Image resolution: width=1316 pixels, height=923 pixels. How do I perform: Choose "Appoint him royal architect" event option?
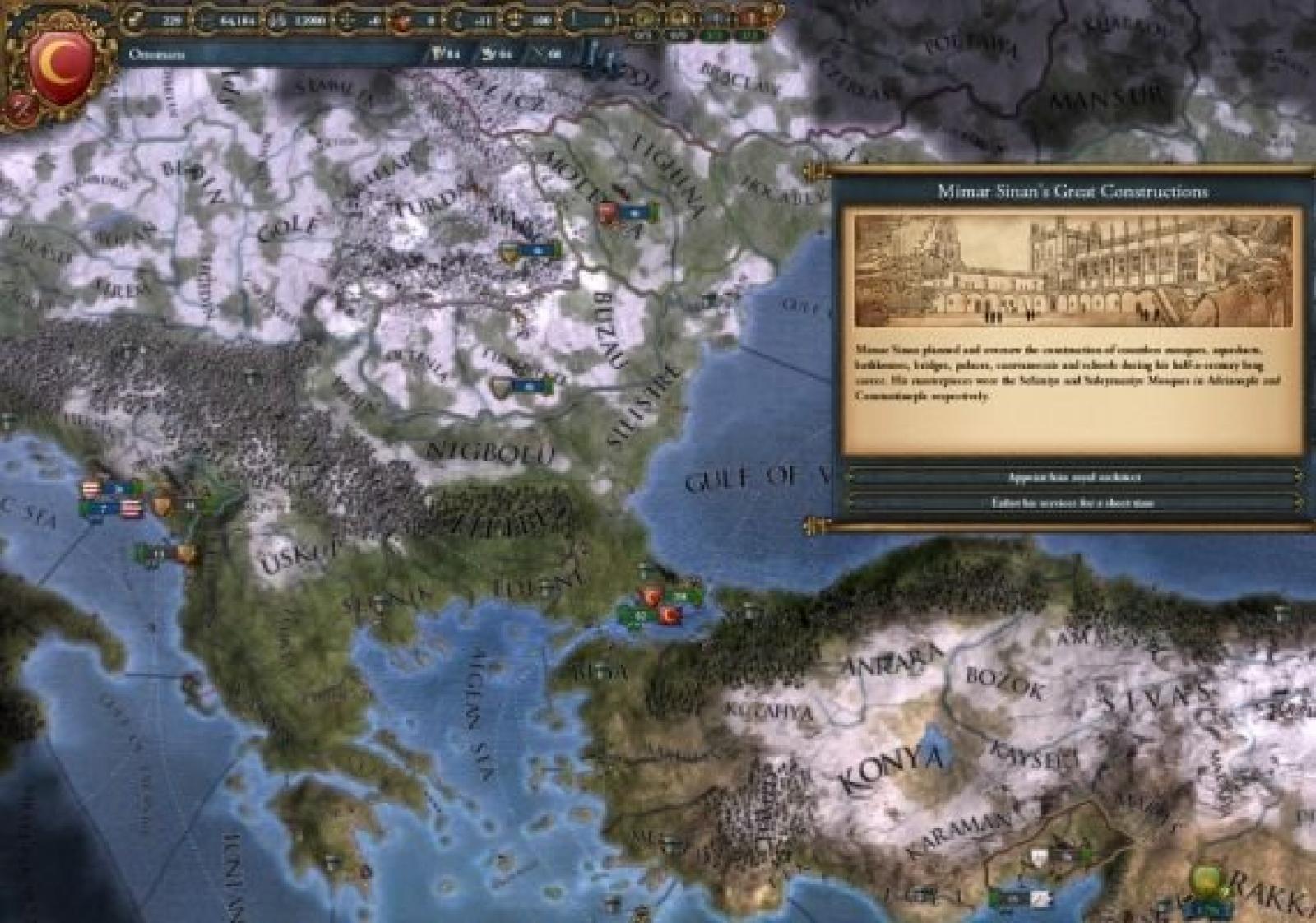tap(1073, 477)
